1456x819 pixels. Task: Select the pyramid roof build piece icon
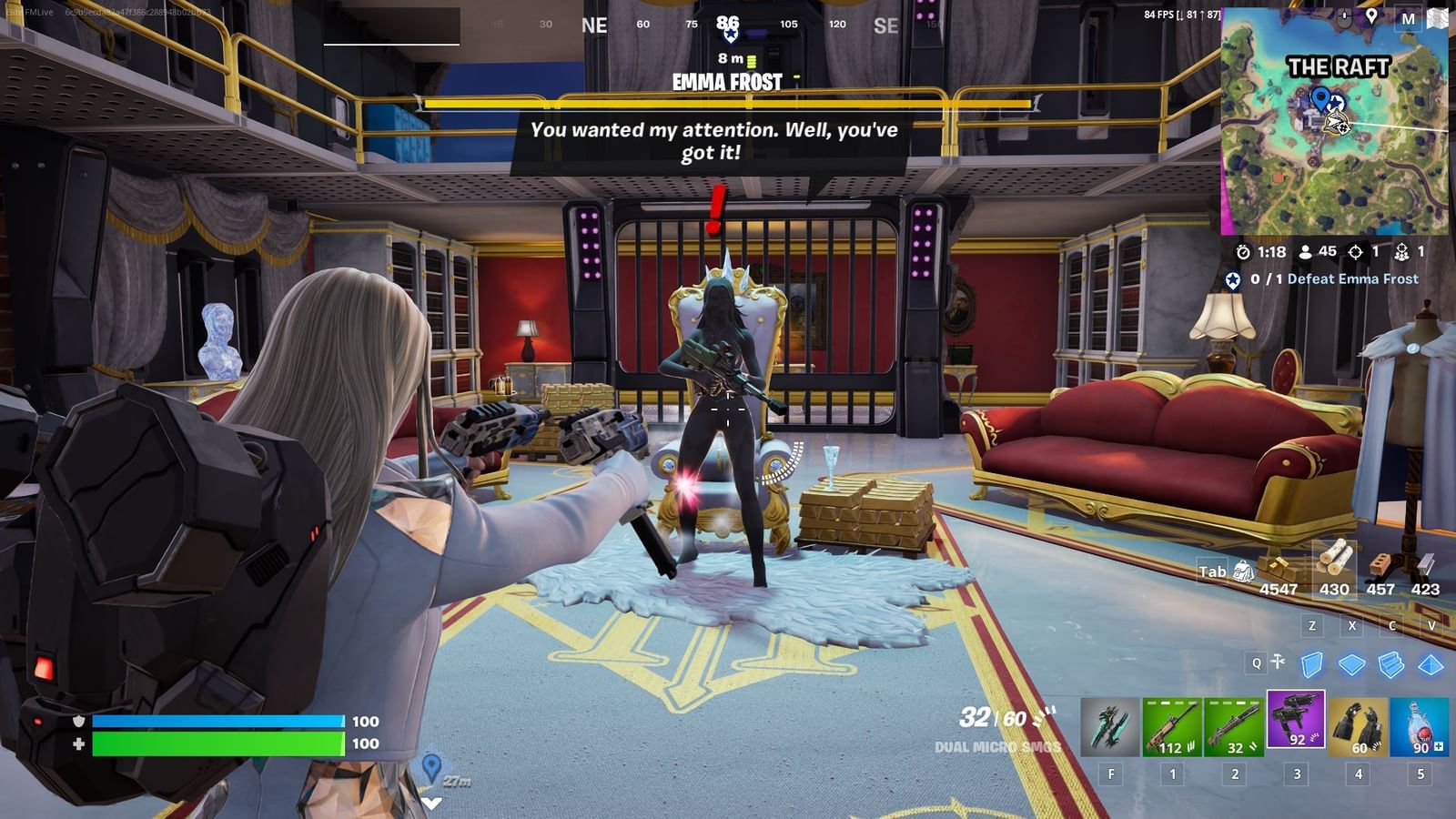pos(1430,662)
